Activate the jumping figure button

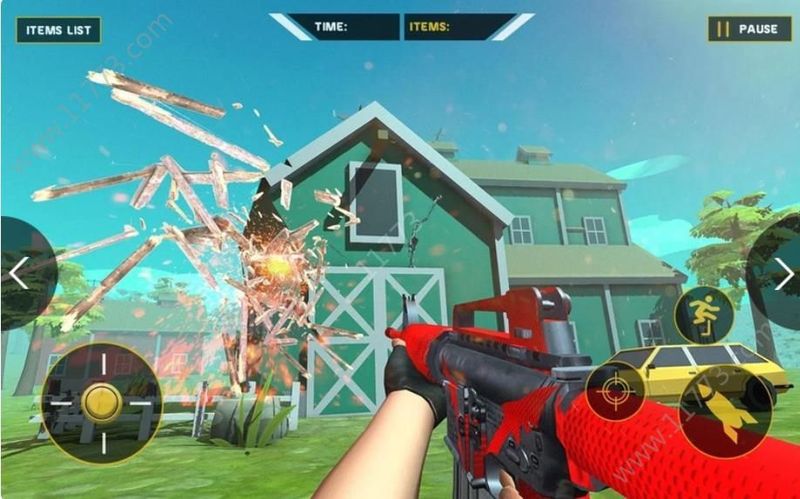click(703, 315)
